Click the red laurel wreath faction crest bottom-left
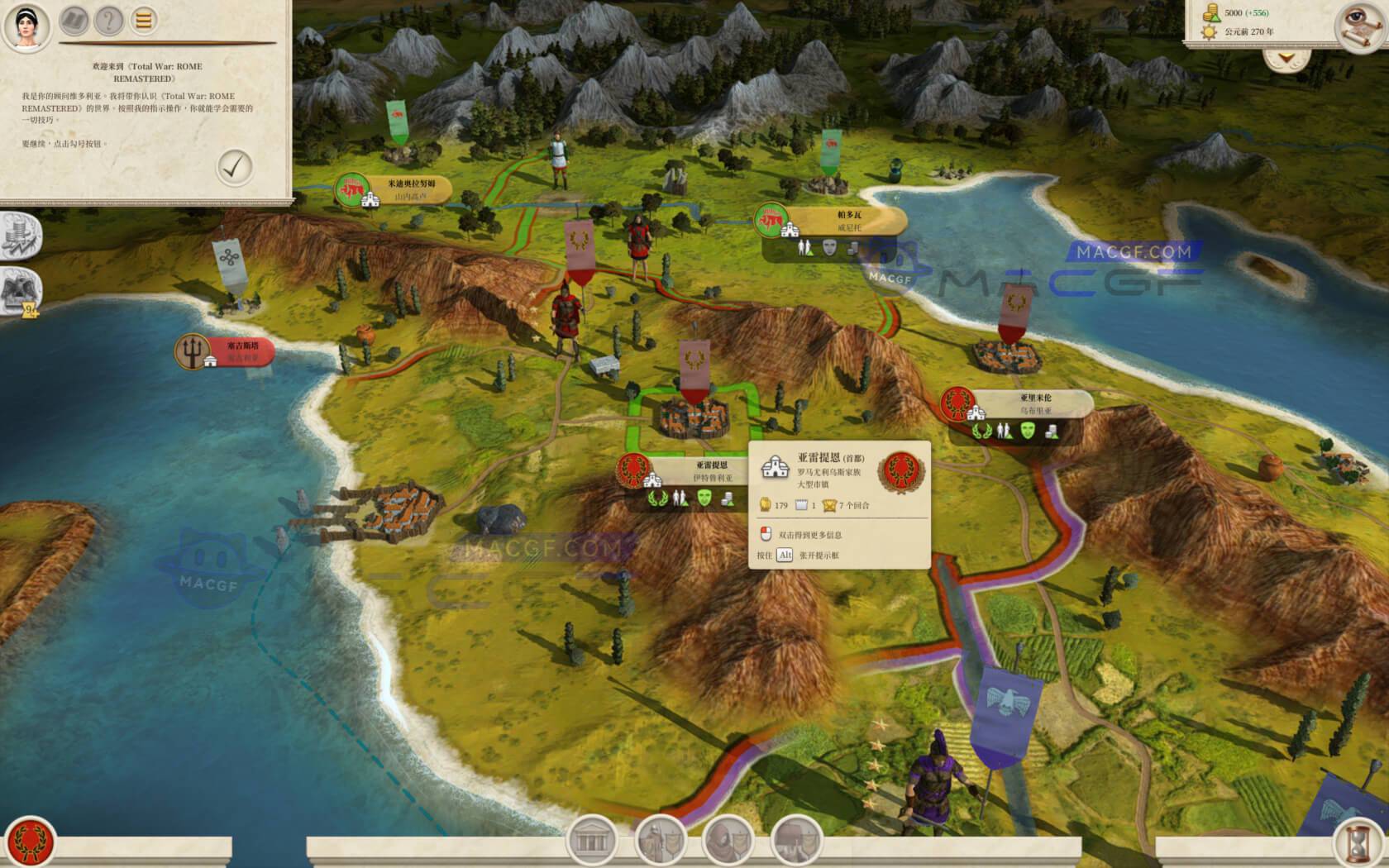 pyautogui.click(x=30, y=838)
